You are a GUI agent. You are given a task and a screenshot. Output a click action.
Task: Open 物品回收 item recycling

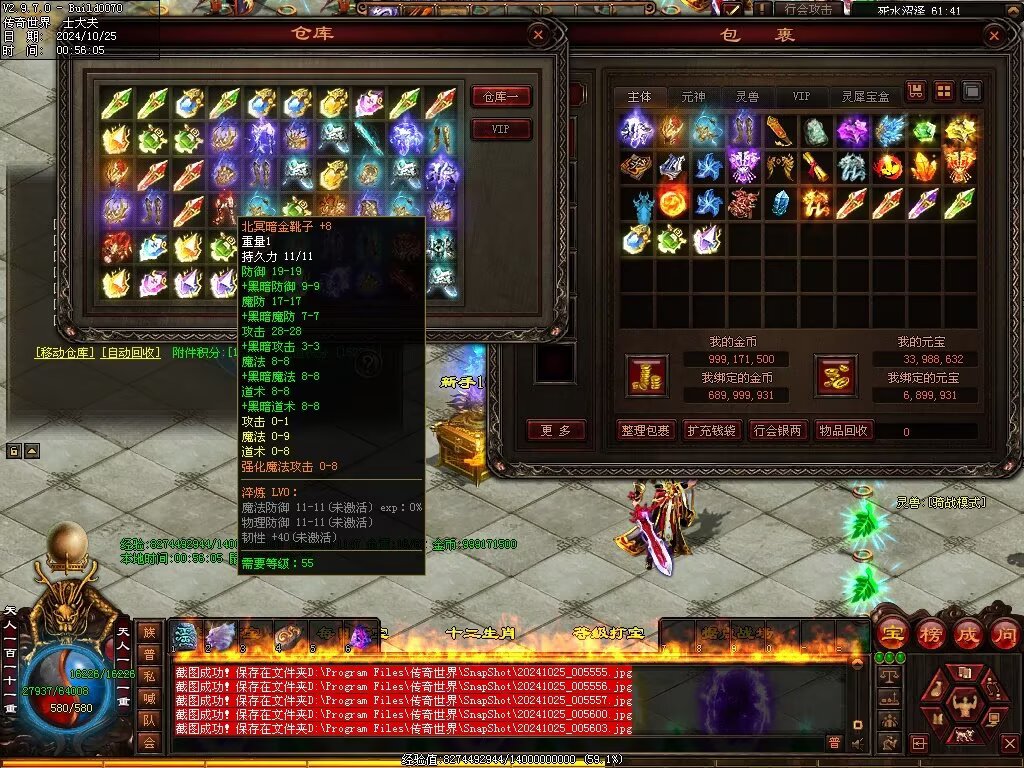coord(843,431)
